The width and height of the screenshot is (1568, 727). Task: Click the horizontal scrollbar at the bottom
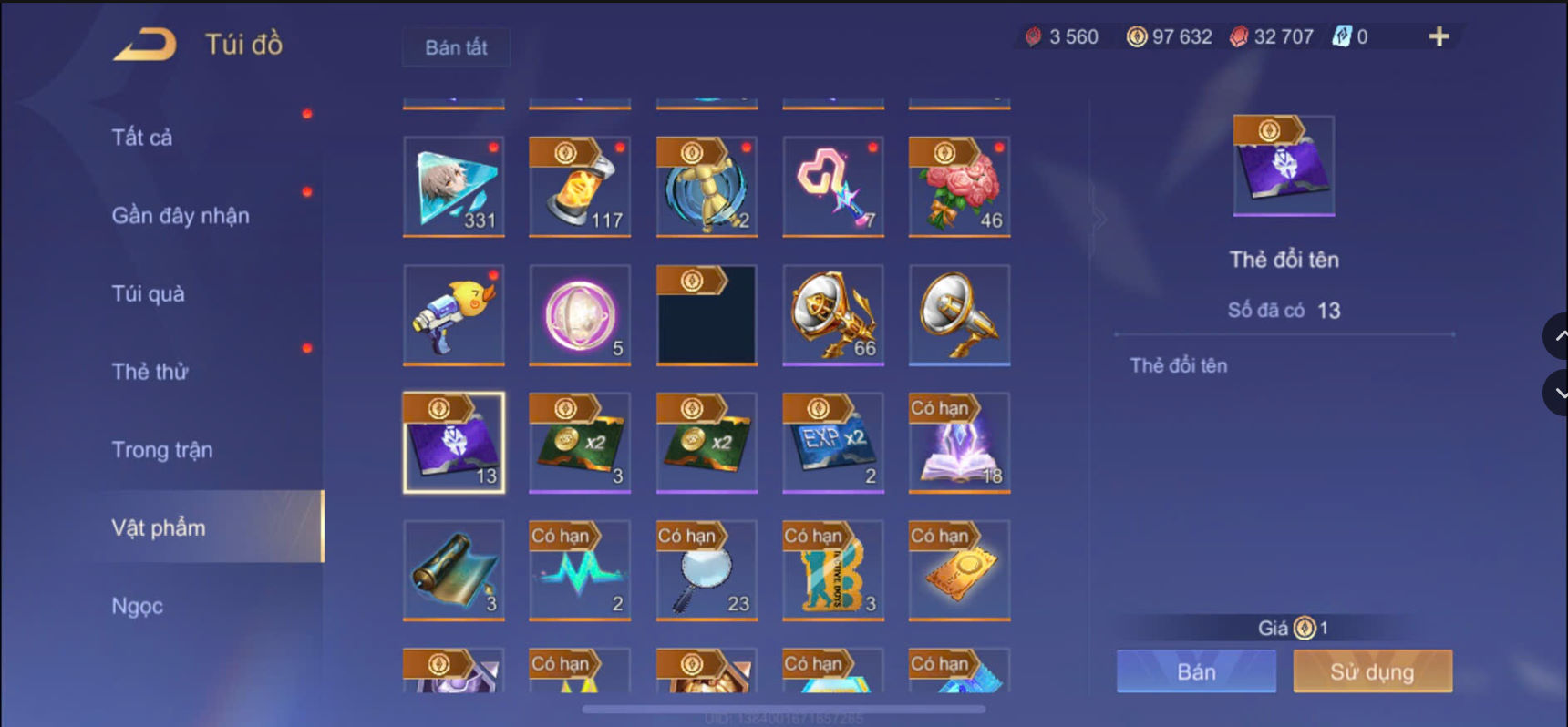784,710
